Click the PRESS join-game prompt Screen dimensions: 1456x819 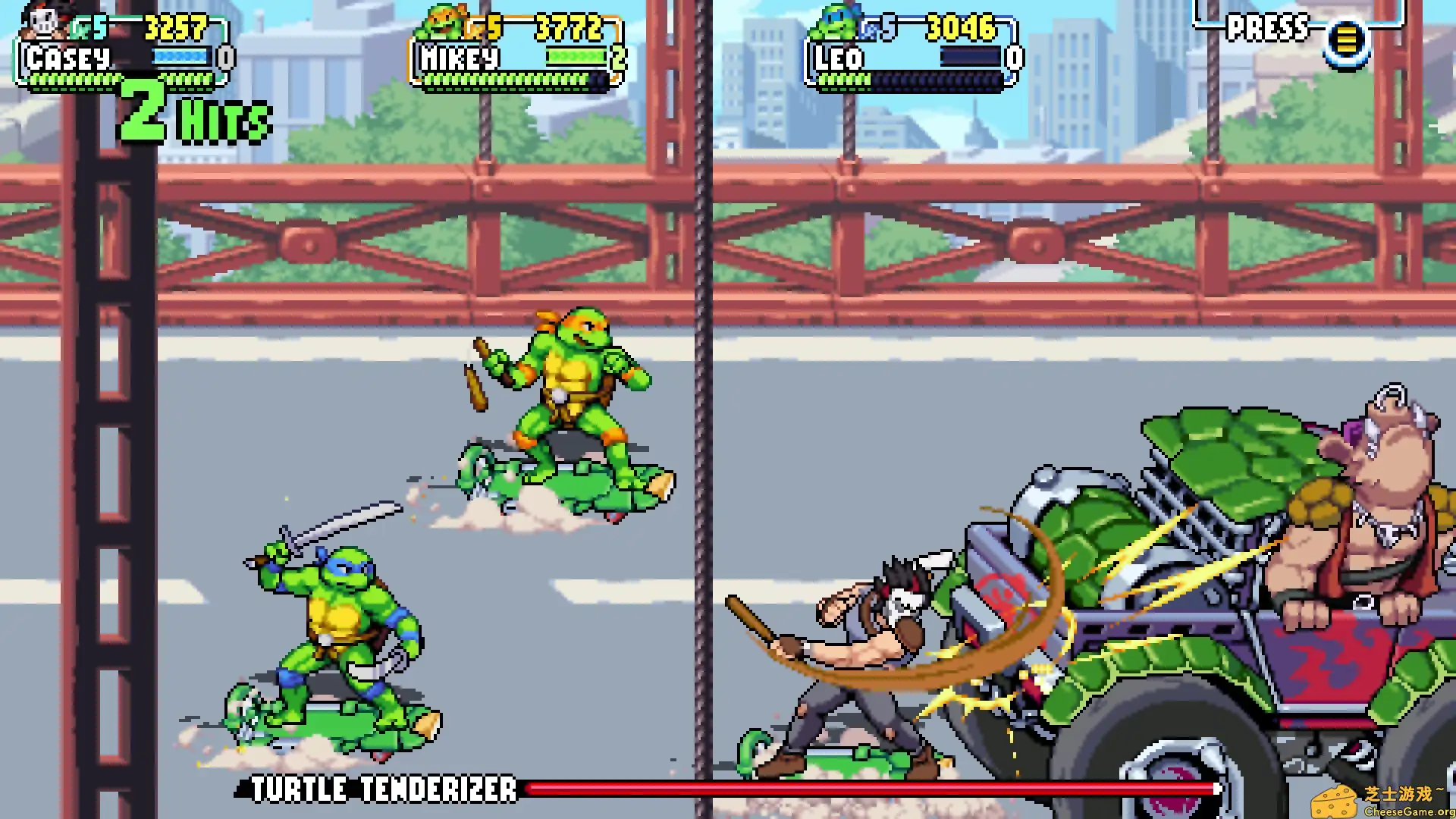coord(1268,29)
